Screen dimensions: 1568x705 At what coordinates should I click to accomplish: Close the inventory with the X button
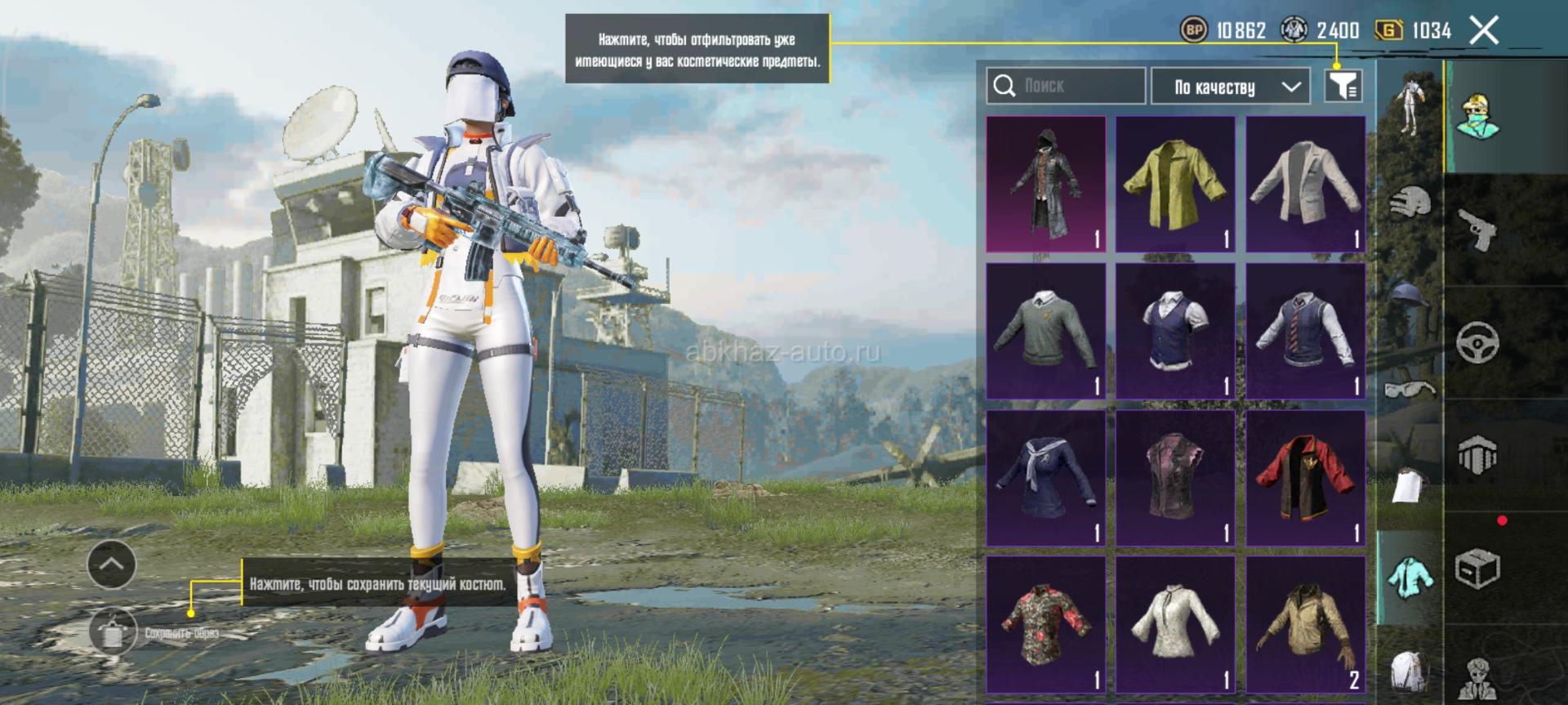1484,31
